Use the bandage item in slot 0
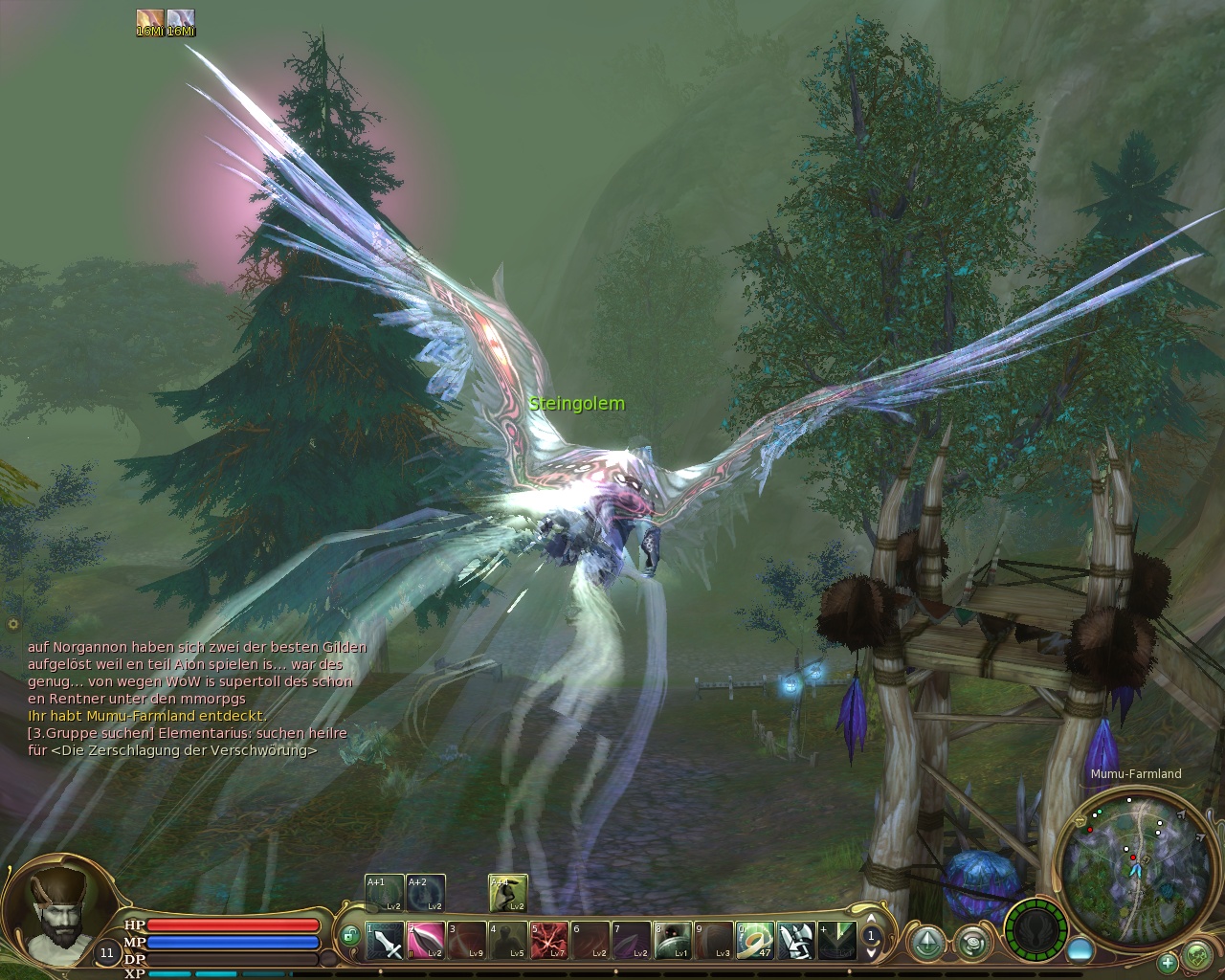1225x980 pixels. pyautogui.click(x=755, y=941)
